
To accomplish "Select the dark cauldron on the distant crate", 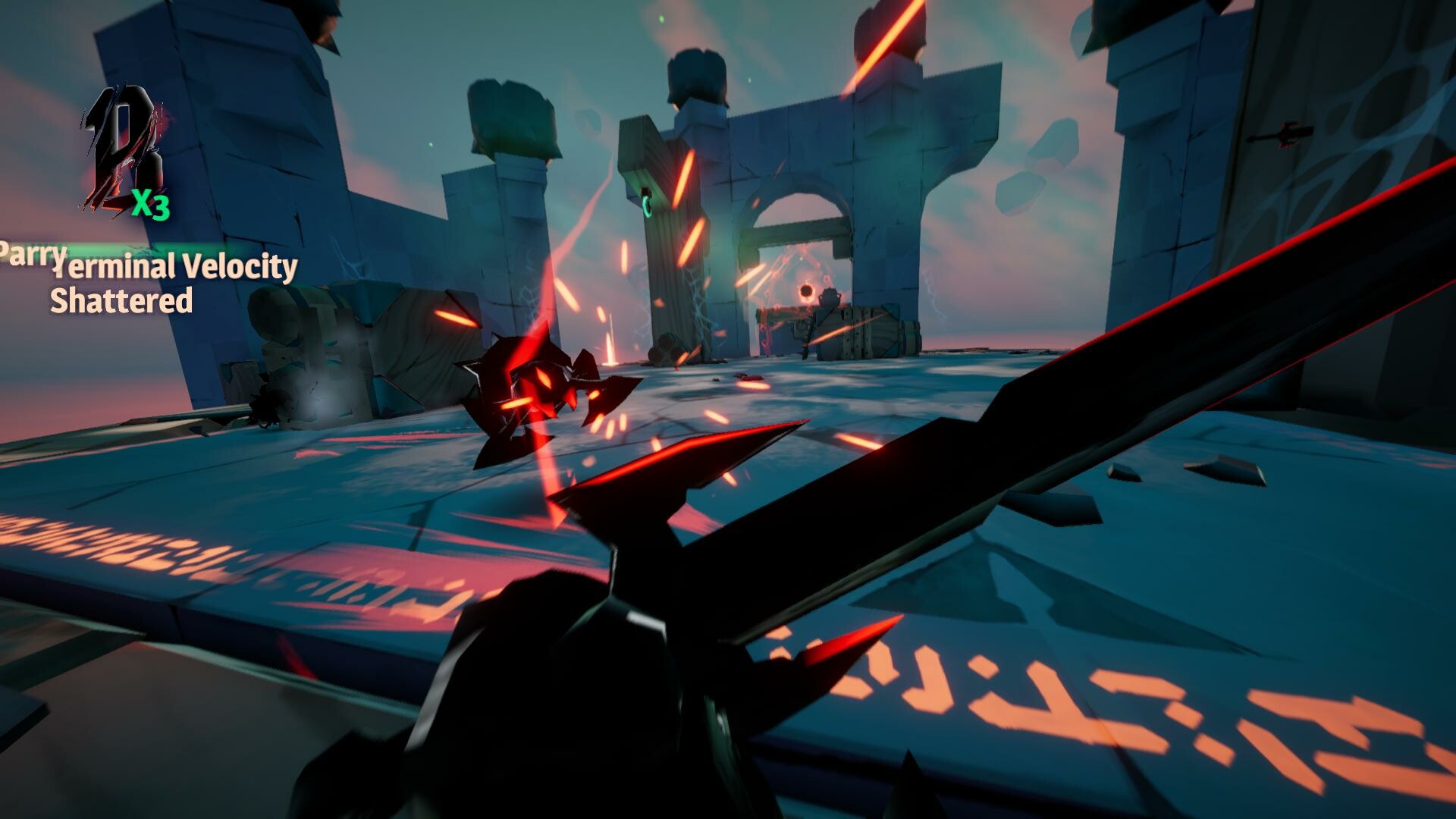I will (830, 296).
